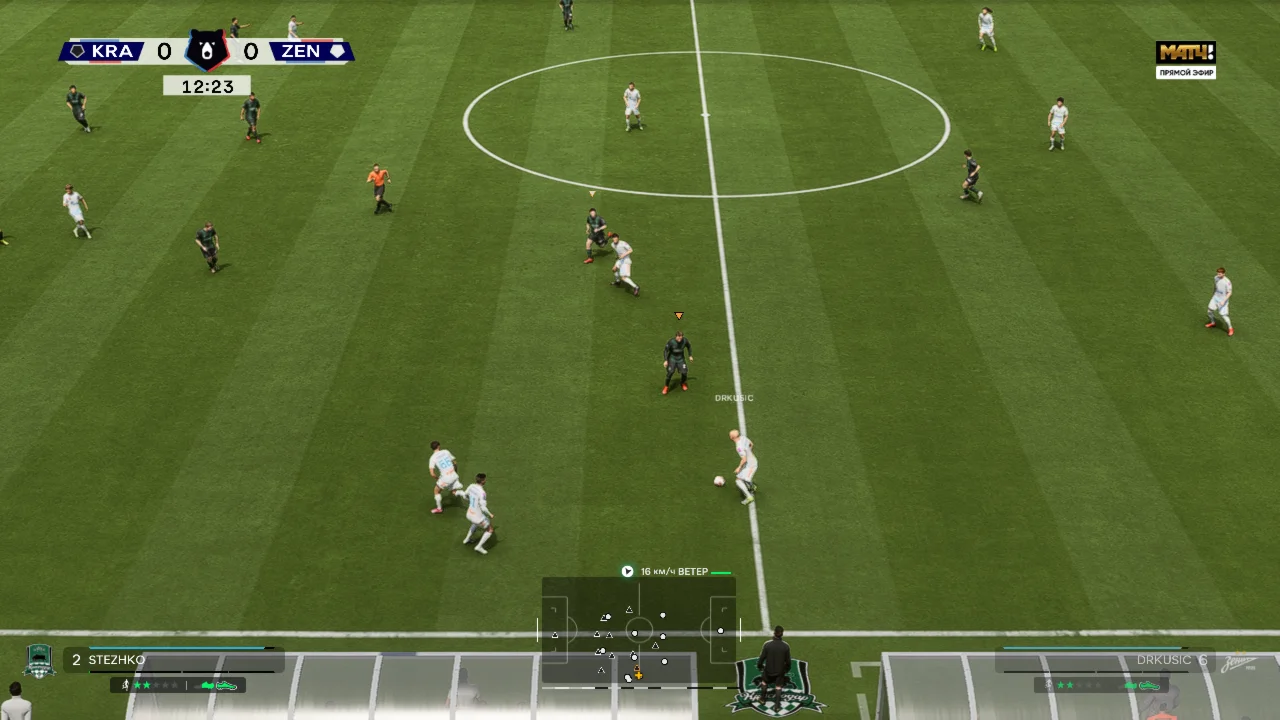The image size is (1280, 720).
Task: Click the ZEN team badge on the scoreboard
Action: tap(337, 51)
